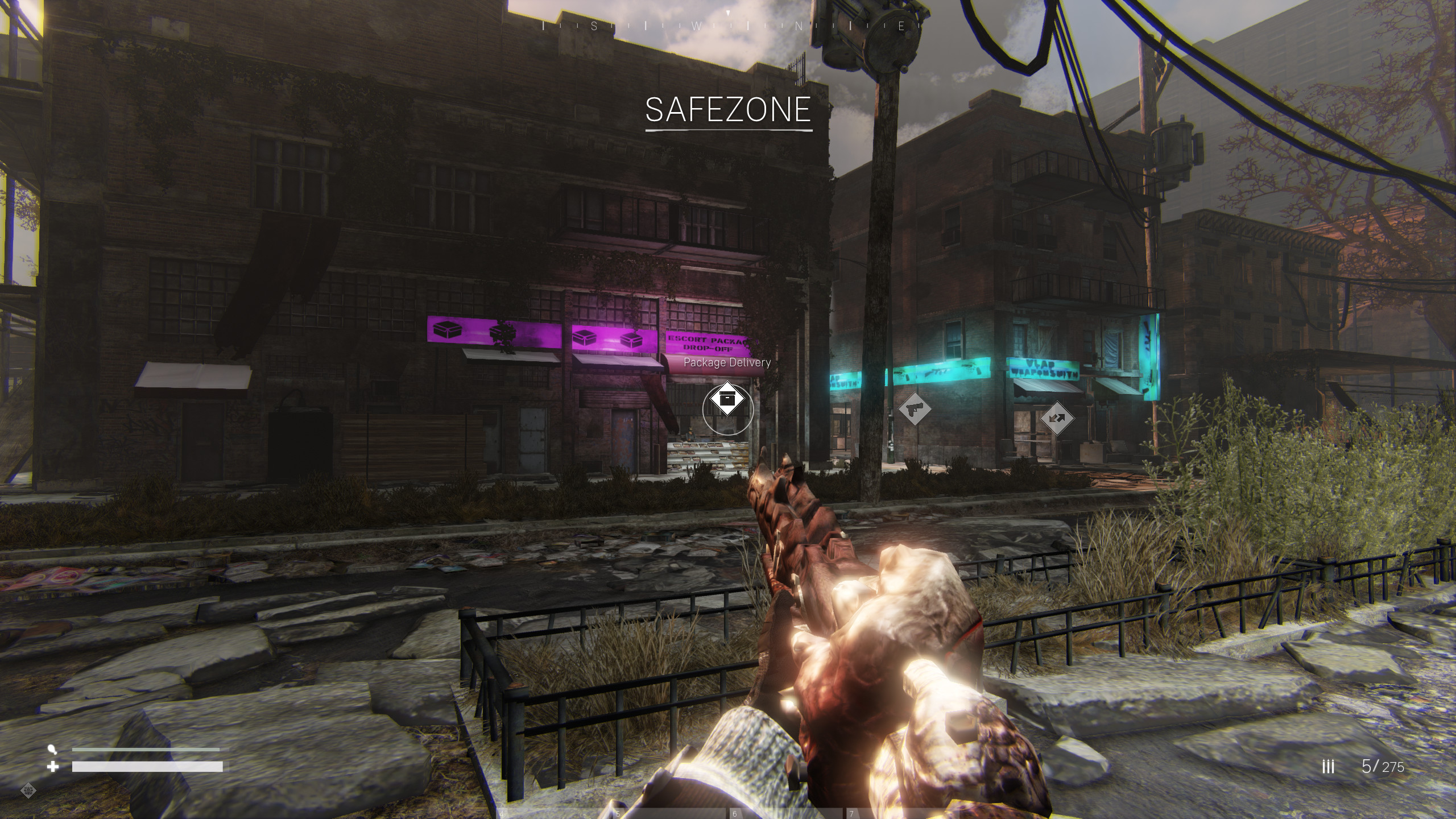The height and width of the screenshot is (819, 1456).
Task: Click the health cross icon on the HUD
Action: 54,766
